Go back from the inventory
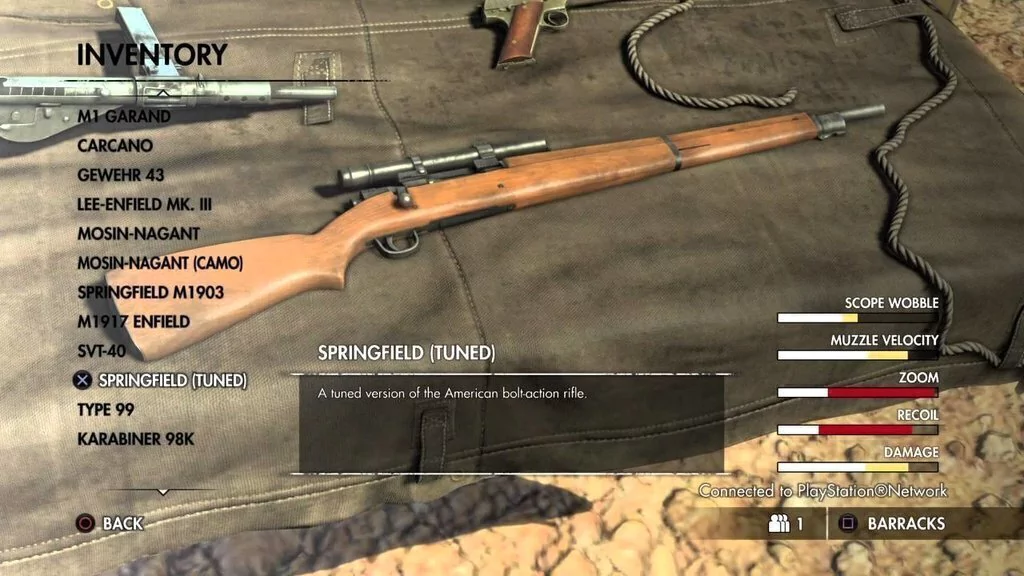 tap(110, 523)
